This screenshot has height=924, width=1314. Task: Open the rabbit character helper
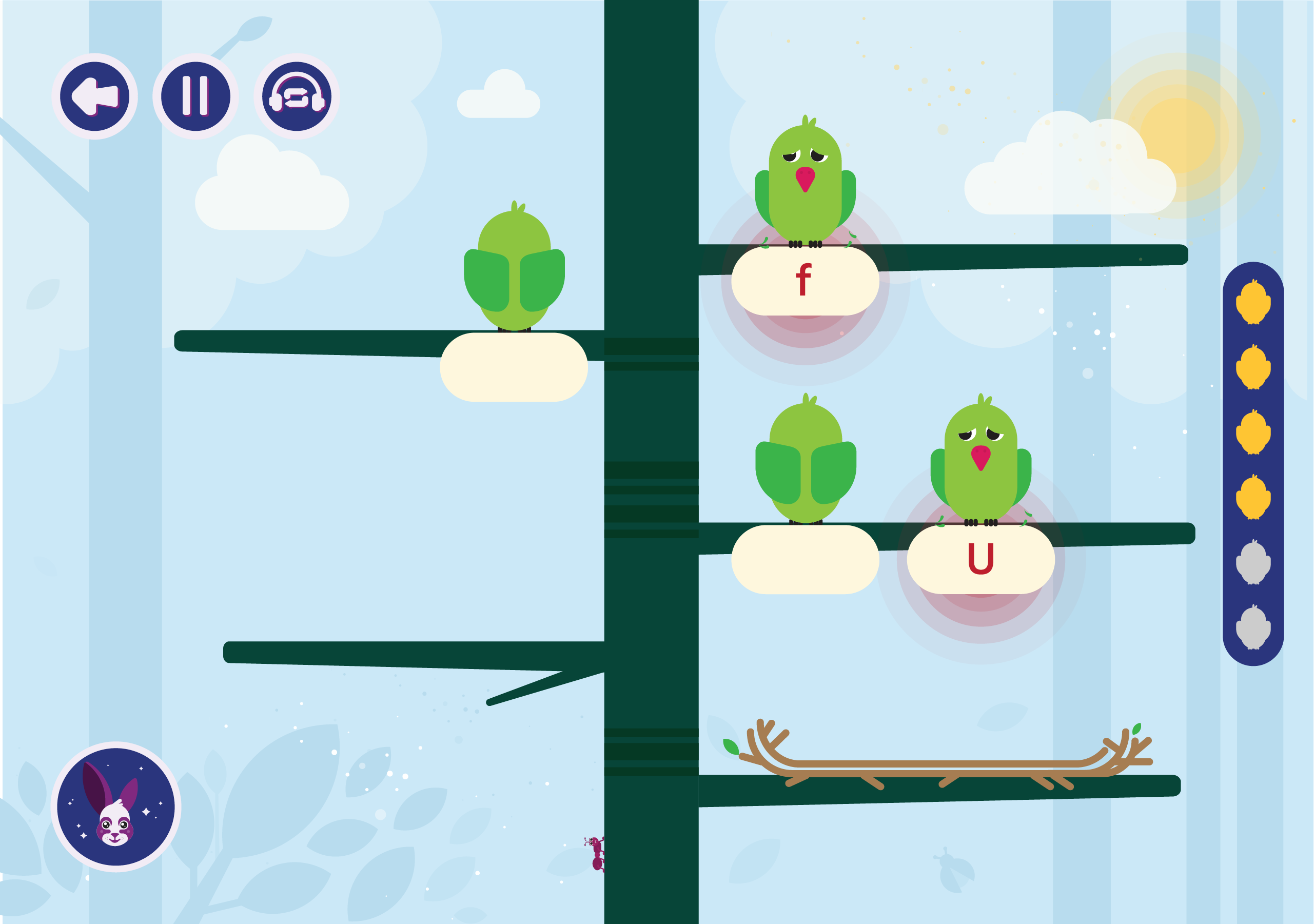pos(115,806)
